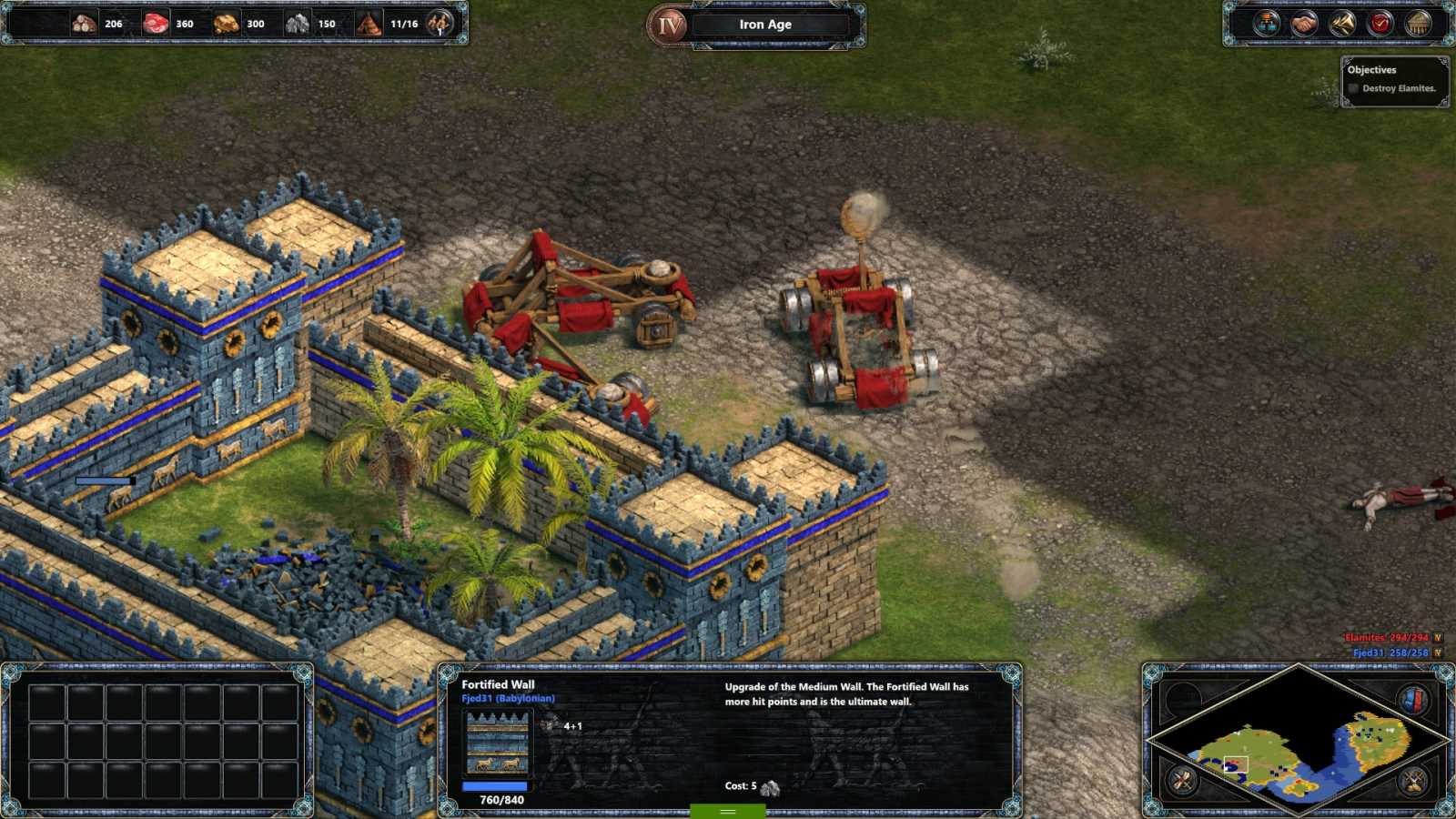Toggle minimap combat mode, bottom-left of minimap
Viewport: 1456px width, 819px height.
(1180, 780)
